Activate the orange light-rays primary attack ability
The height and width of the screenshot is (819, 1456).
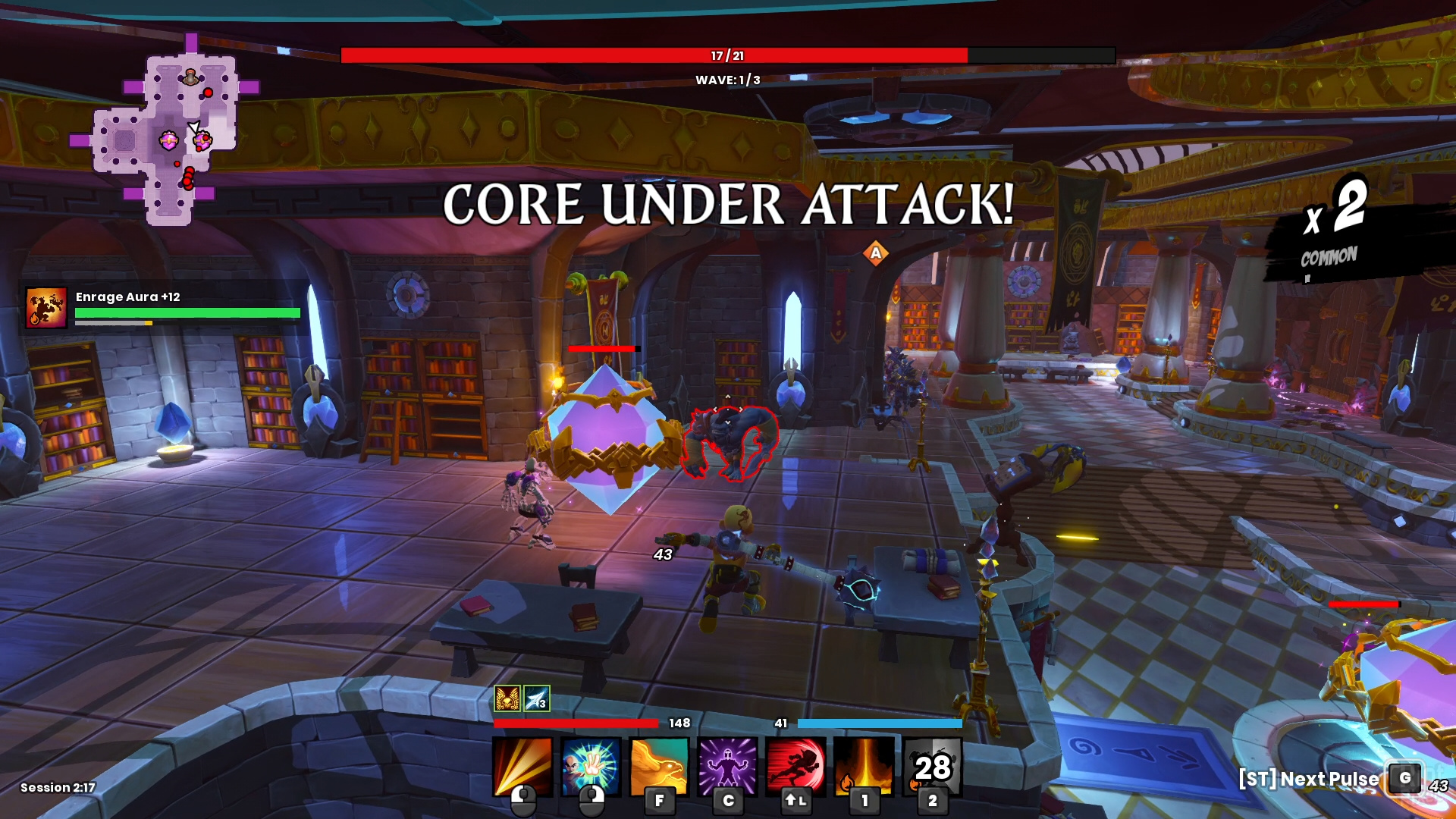point(522,766)
